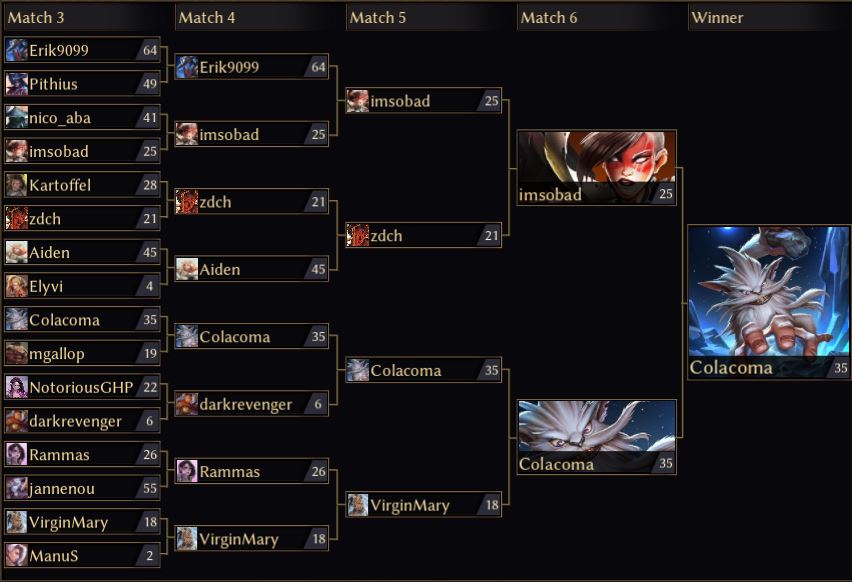Viewport: 852px width, 582px height.
Task: Choose the ManuS player row
Action: point(82,556)
